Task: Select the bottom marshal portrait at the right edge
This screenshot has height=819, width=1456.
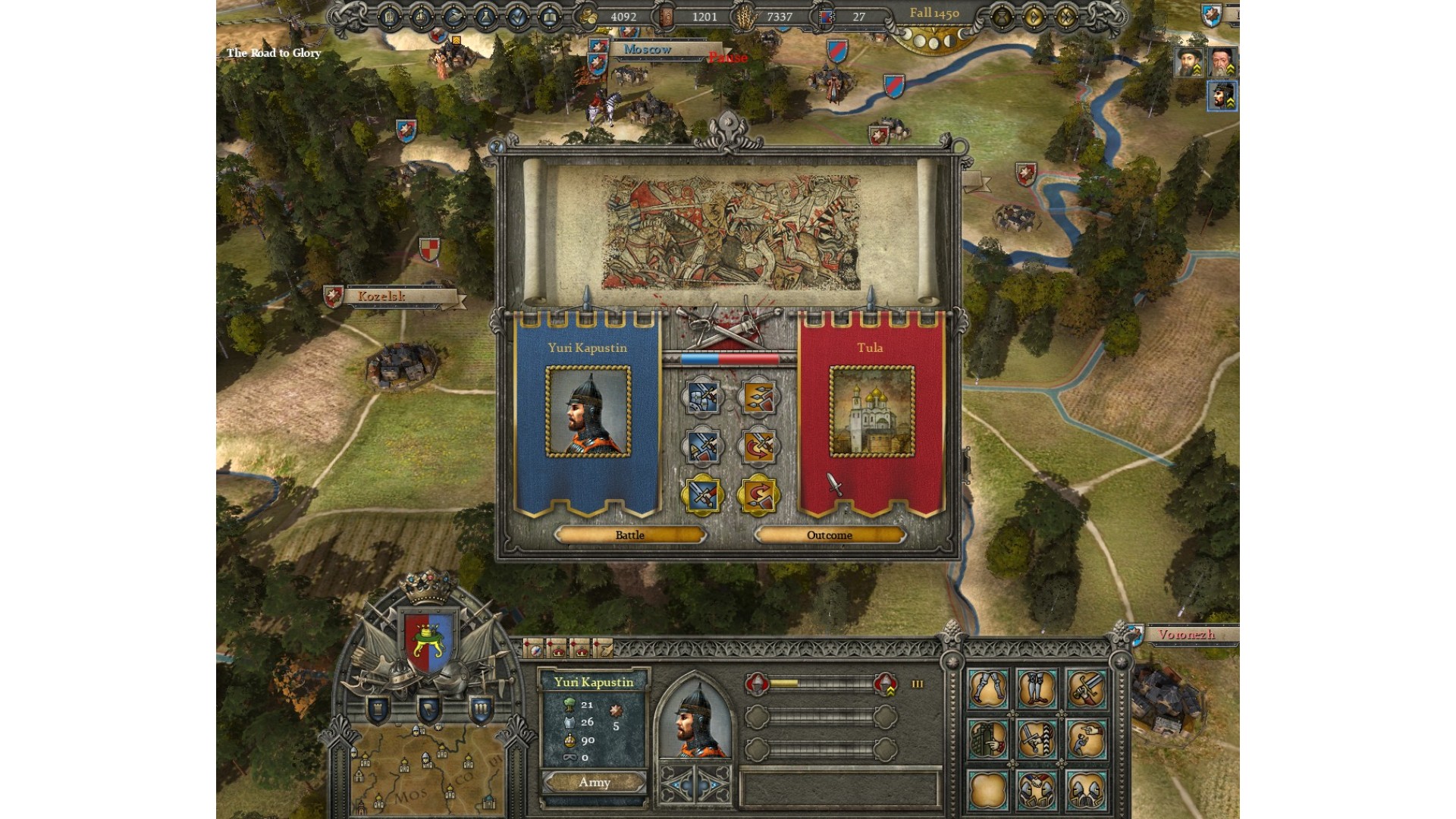Action: tap(1222, 96)
